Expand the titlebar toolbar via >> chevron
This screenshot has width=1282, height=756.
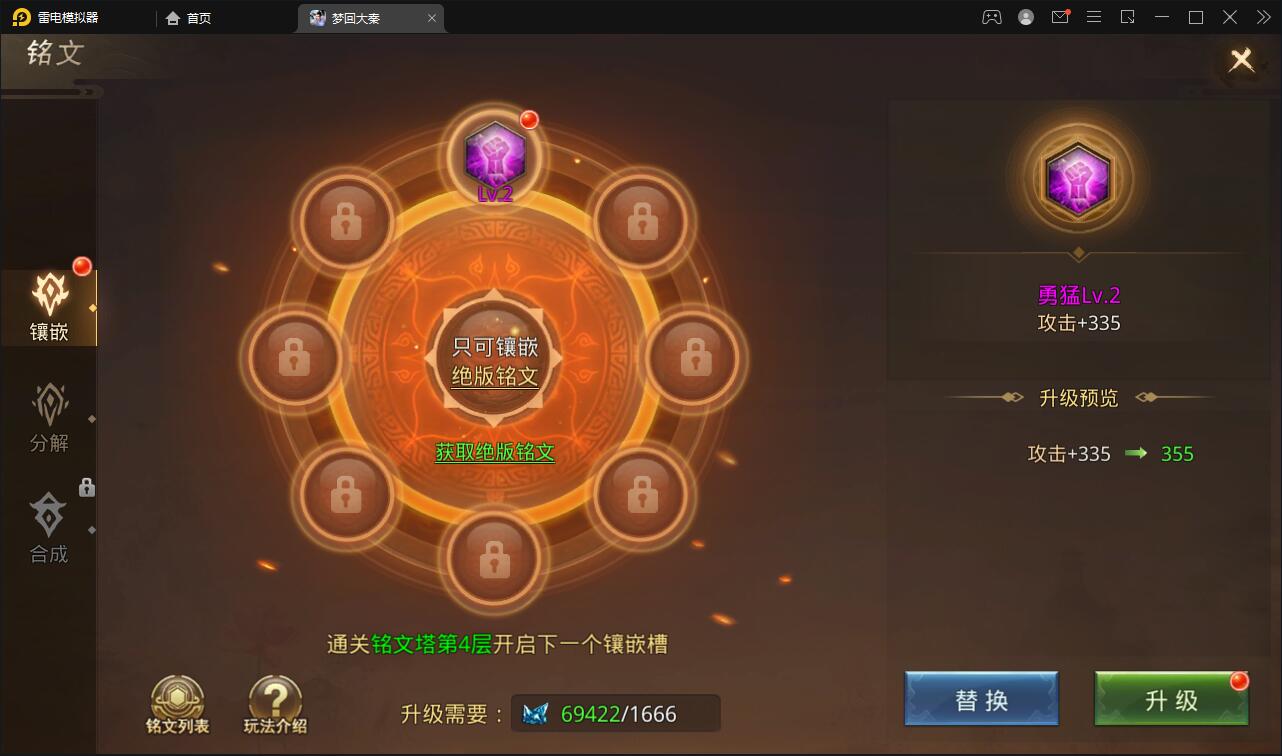1263,17
